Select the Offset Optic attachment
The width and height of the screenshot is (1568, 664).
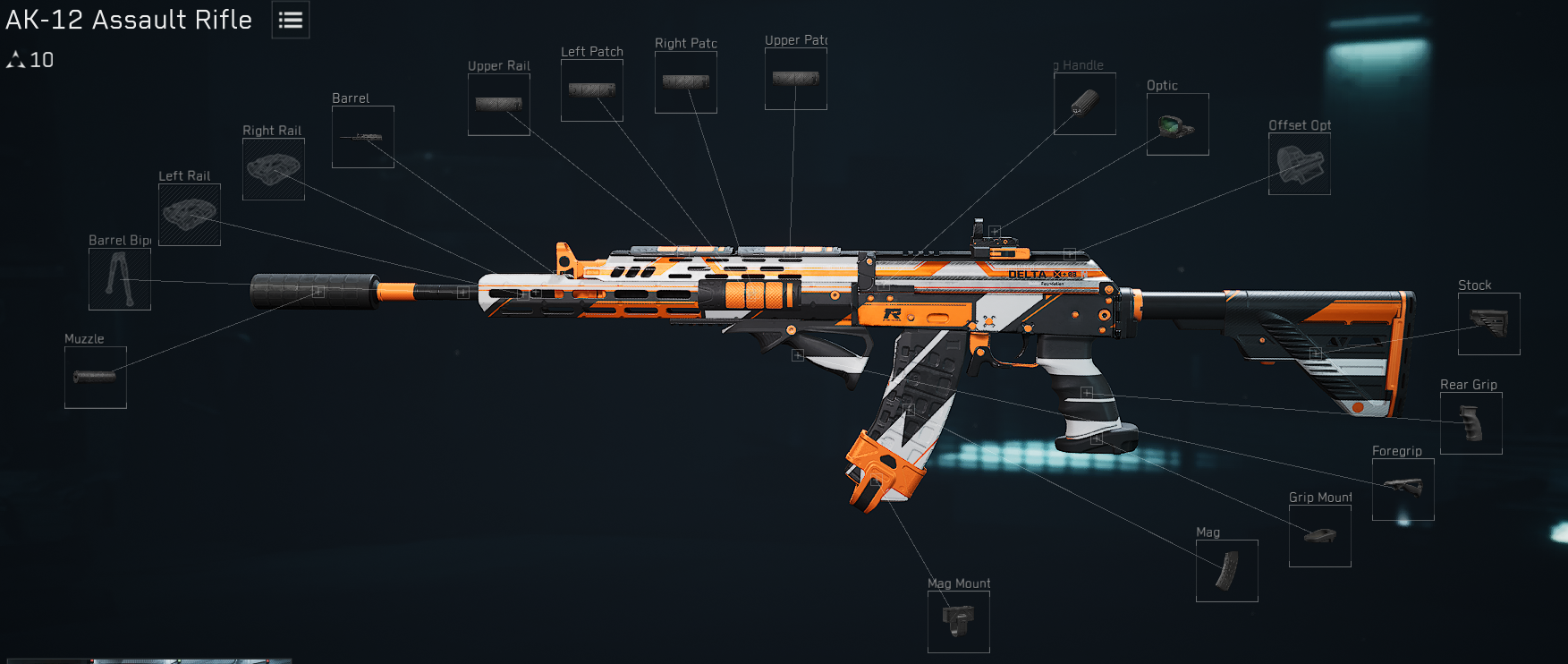[1300, 164]
